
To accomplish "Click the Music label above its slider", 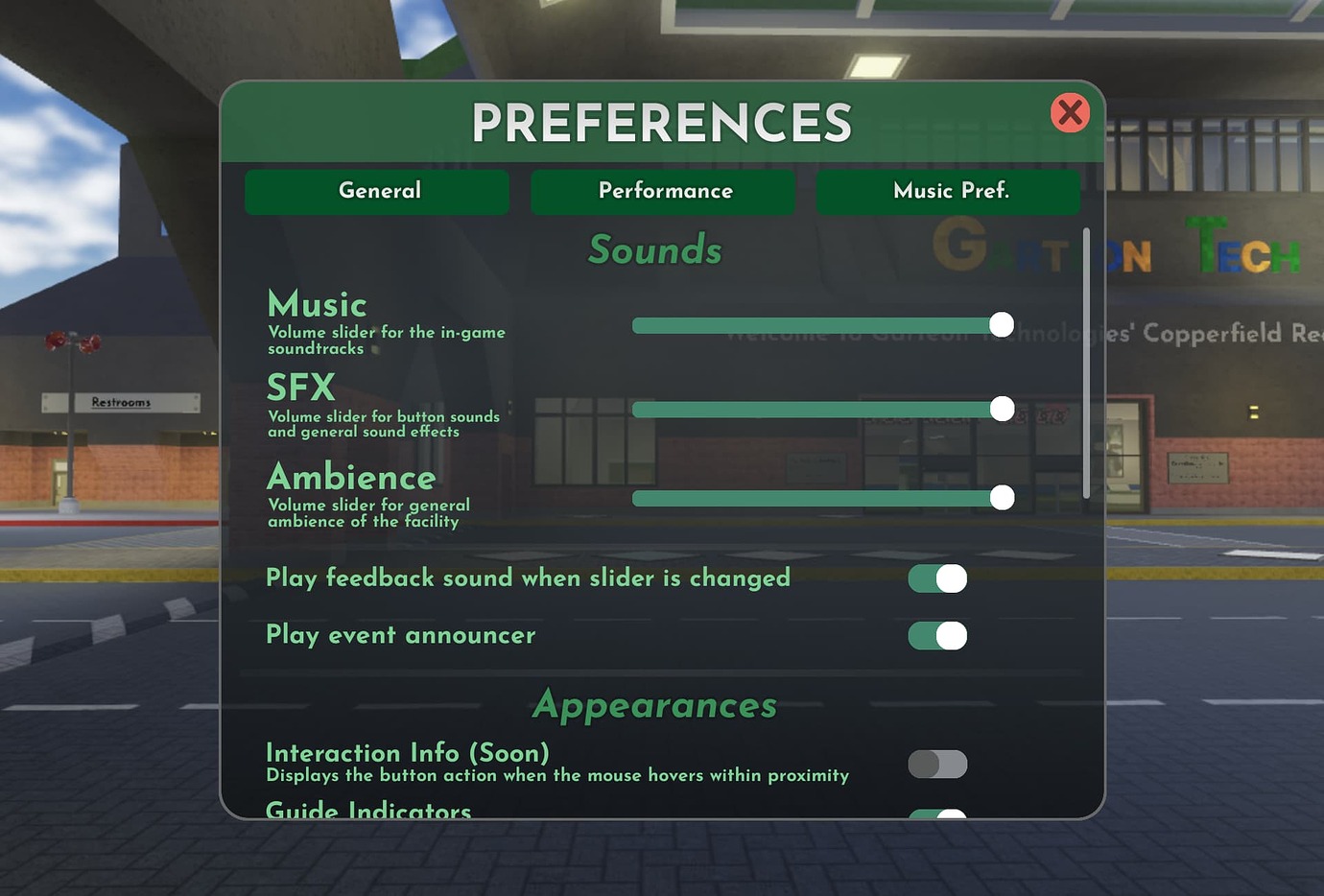I will tap(317, 304).
